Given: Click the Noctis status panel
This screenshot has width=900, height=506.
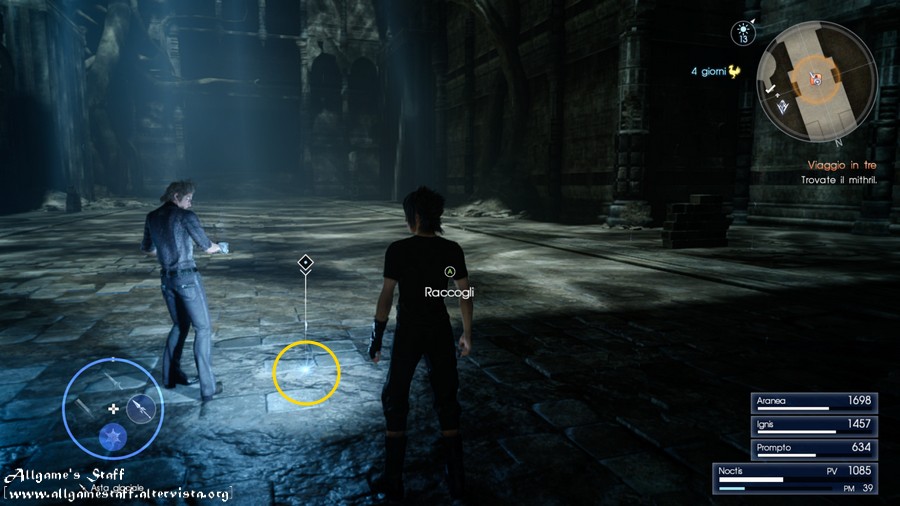Looking at the screenshot, I should click(x=795, y=479).
